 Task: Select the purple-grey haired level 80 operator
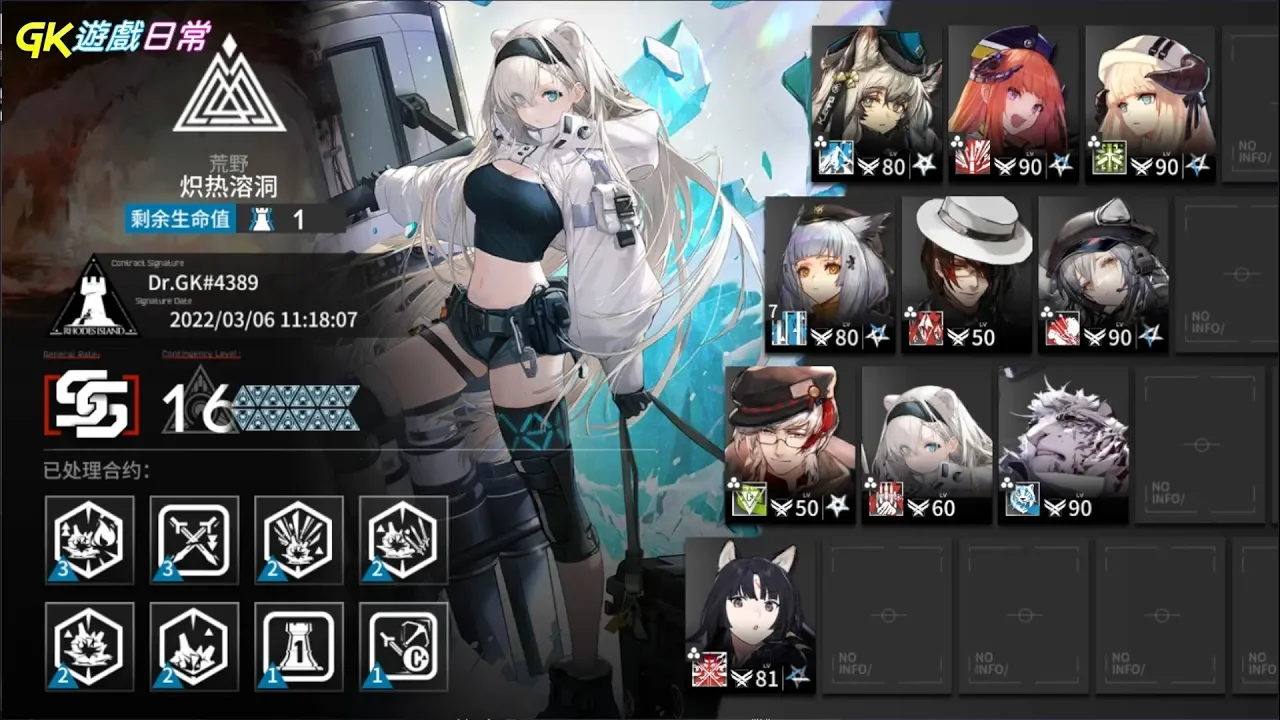pyautogui.click(x=829, y=273)
